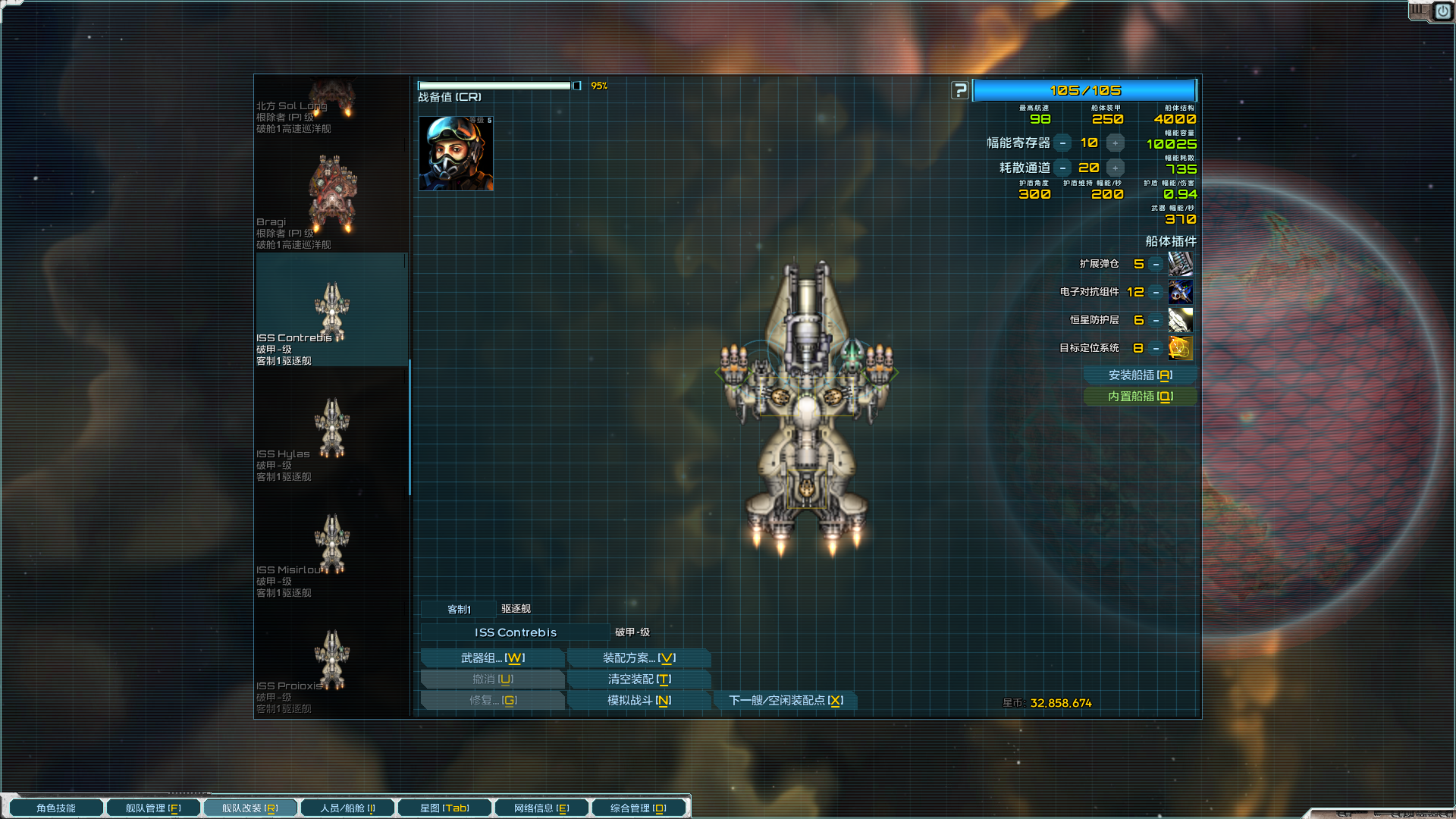This screenshot has width=1456, height=819.
Task: Select the 电子对抗组件 hullmod icon
Action: [x=1180, y=292]
